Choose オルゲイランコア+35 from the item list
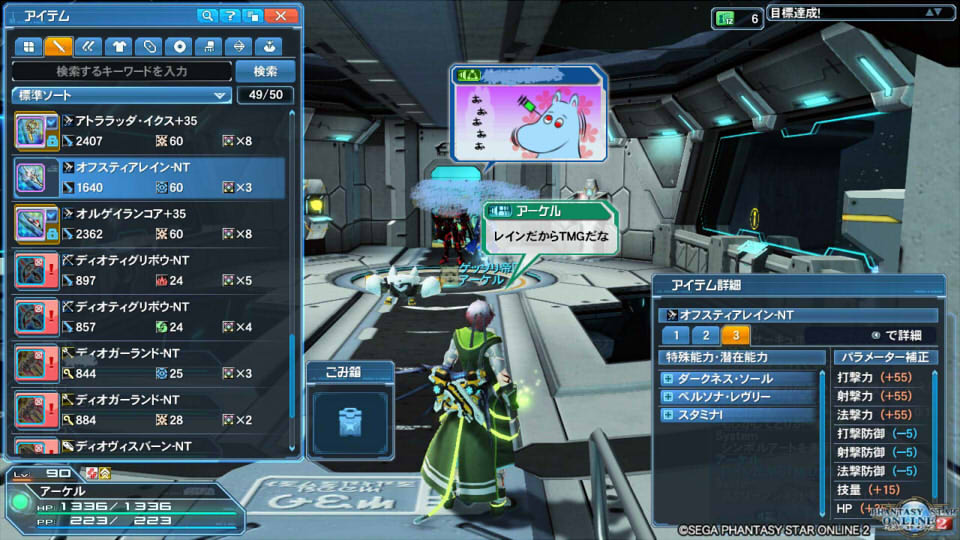 150,224
